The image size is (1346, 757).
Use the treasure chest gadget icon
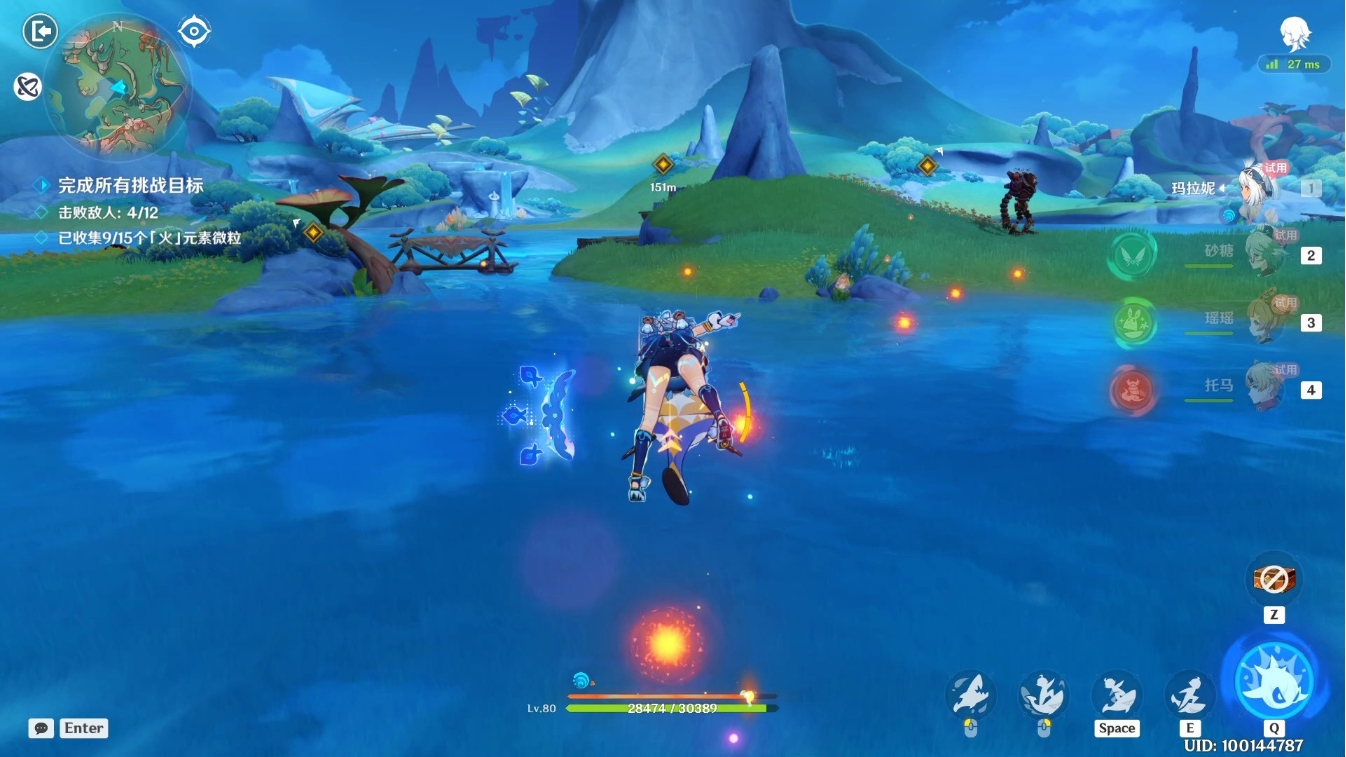click(x=1273, y=578)
